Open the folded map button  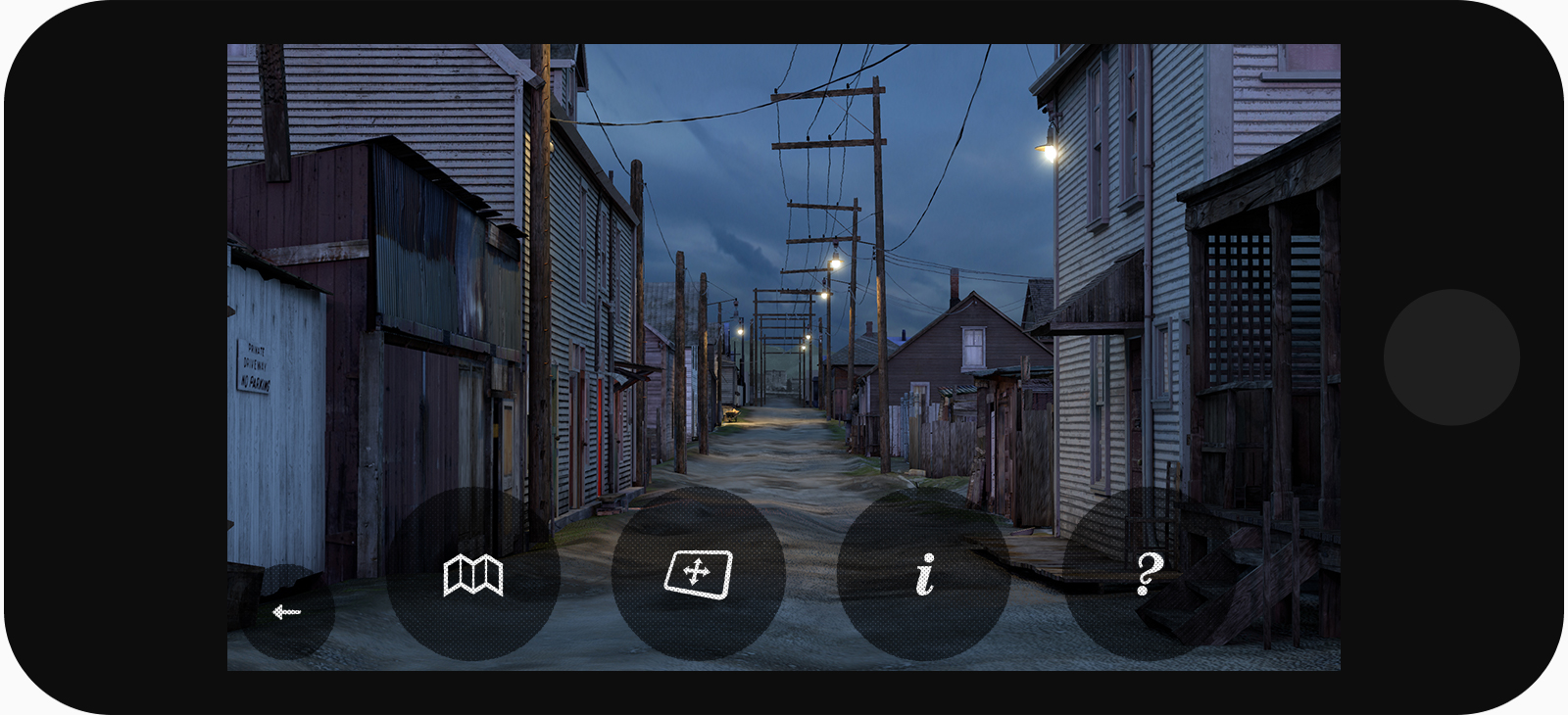click(473, 574)
